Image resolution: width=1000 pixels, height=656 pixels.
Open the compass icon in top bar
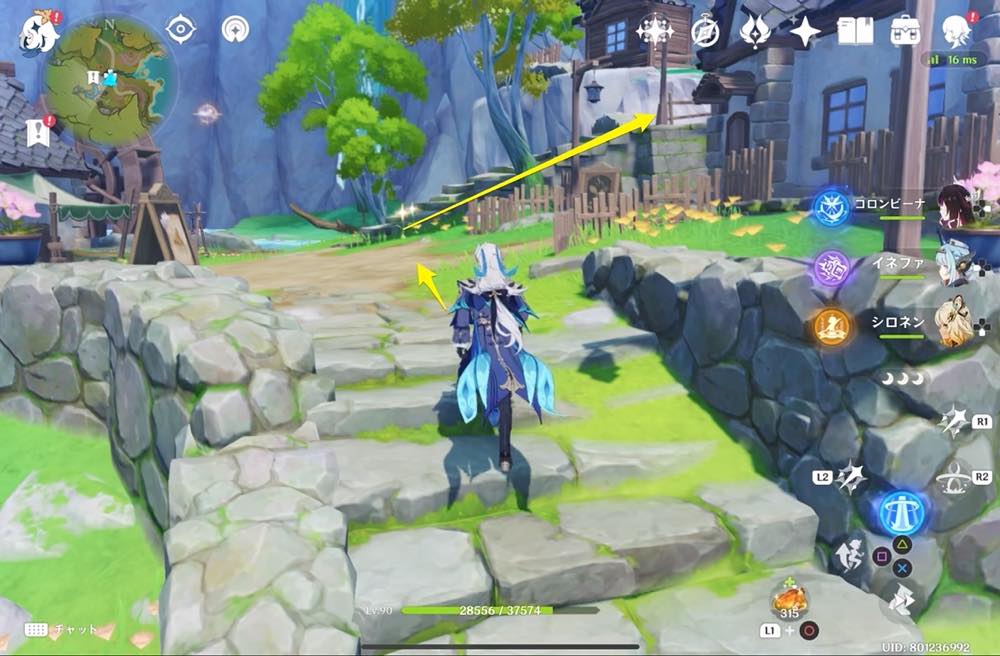(x=705, y=32)
